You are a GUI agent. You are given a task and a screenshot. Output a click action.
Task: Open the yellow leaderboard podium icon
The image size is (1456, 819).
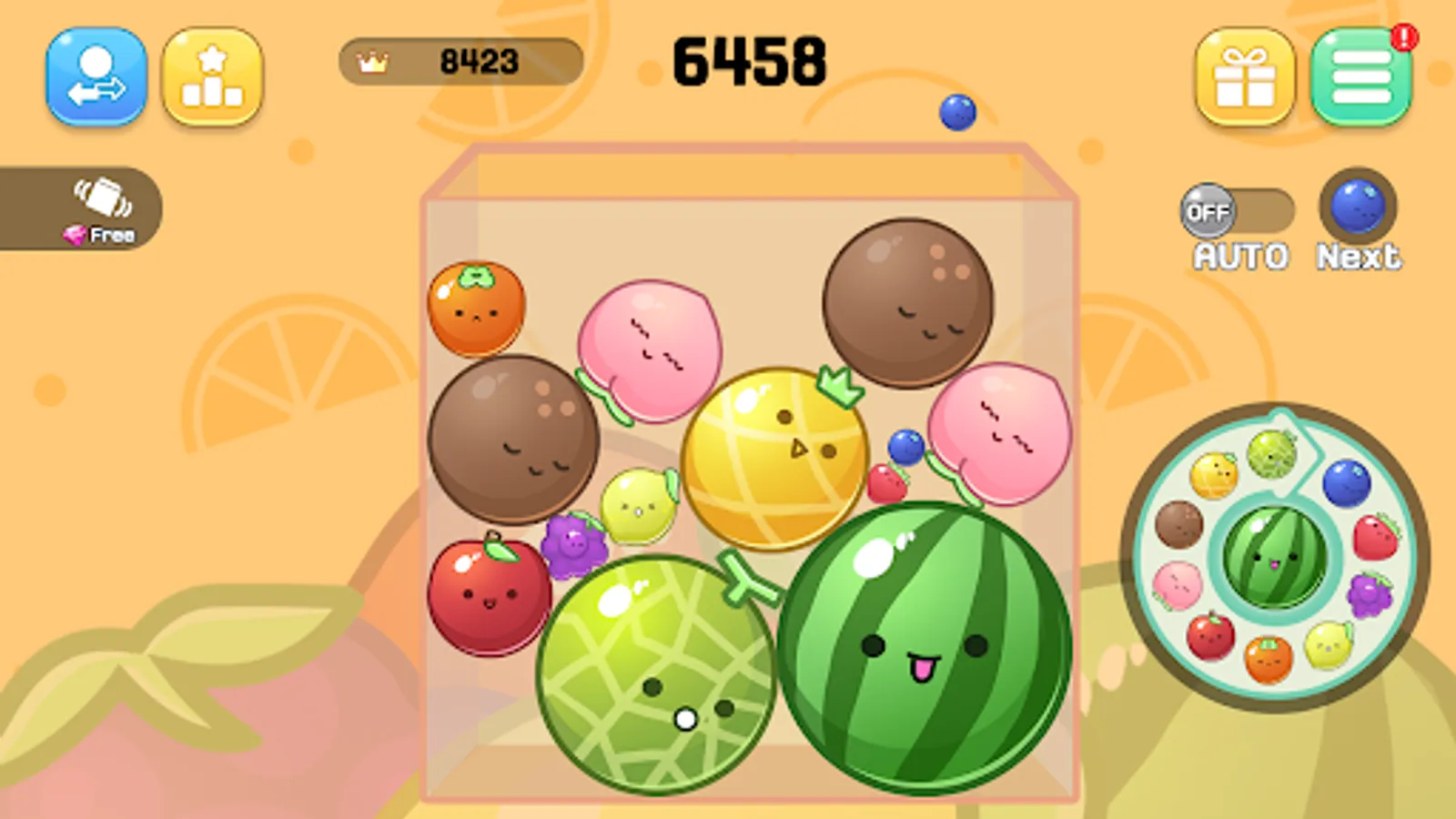(211, 77)
